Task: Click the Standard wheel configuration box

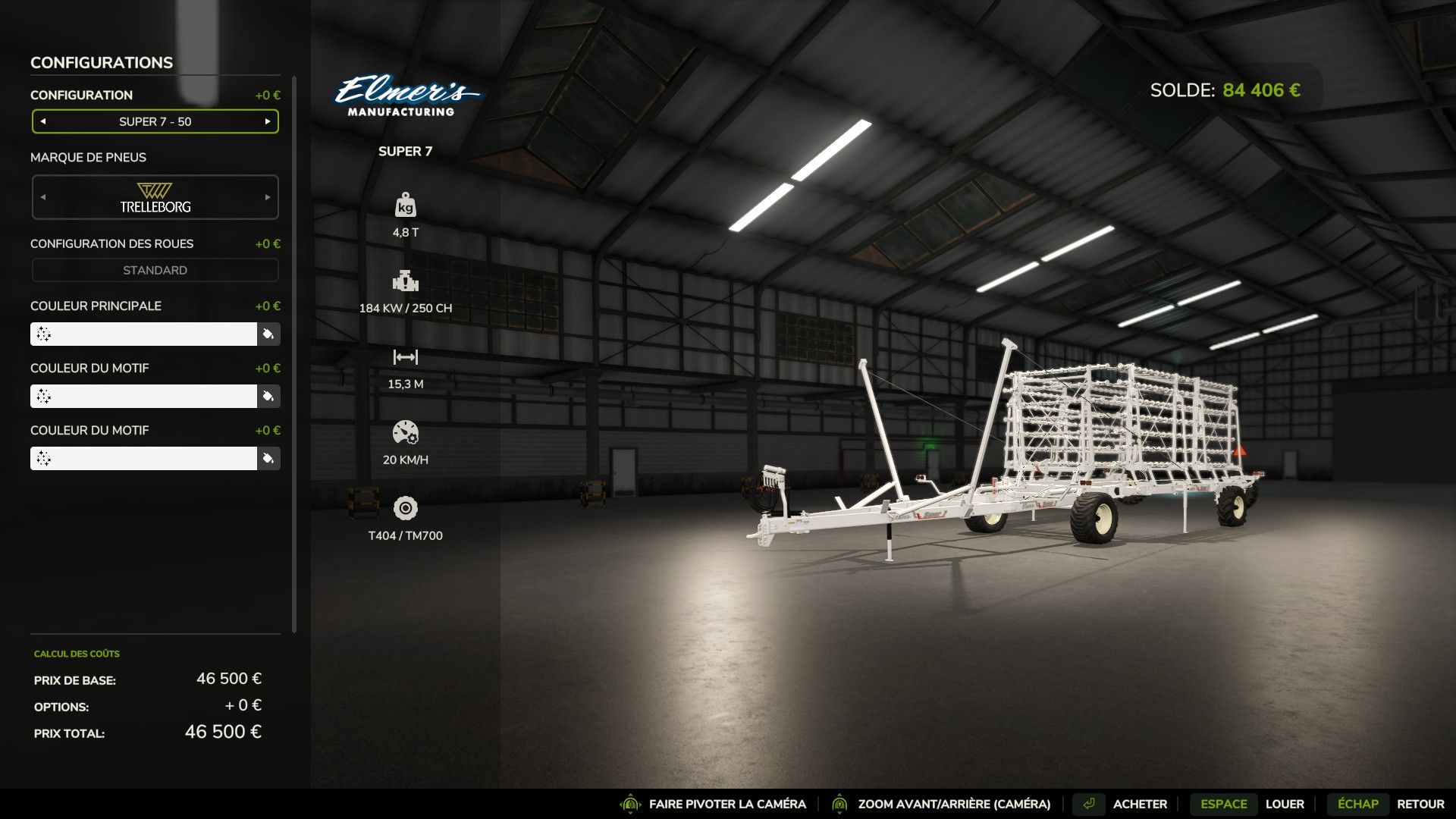Action: pos(155,270)
